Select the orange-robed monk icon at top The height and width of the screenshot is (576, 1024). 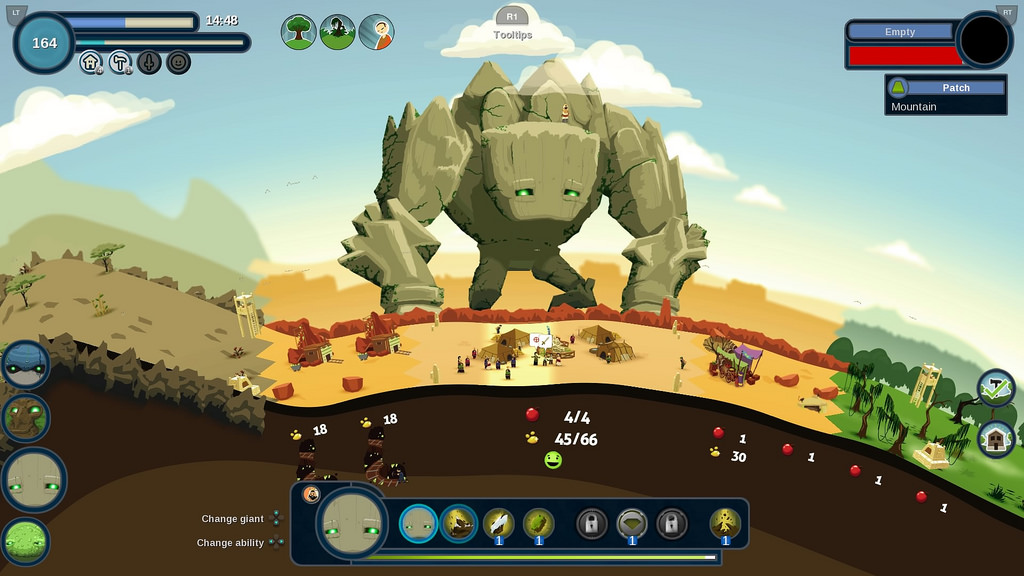[x=376, y=32]
